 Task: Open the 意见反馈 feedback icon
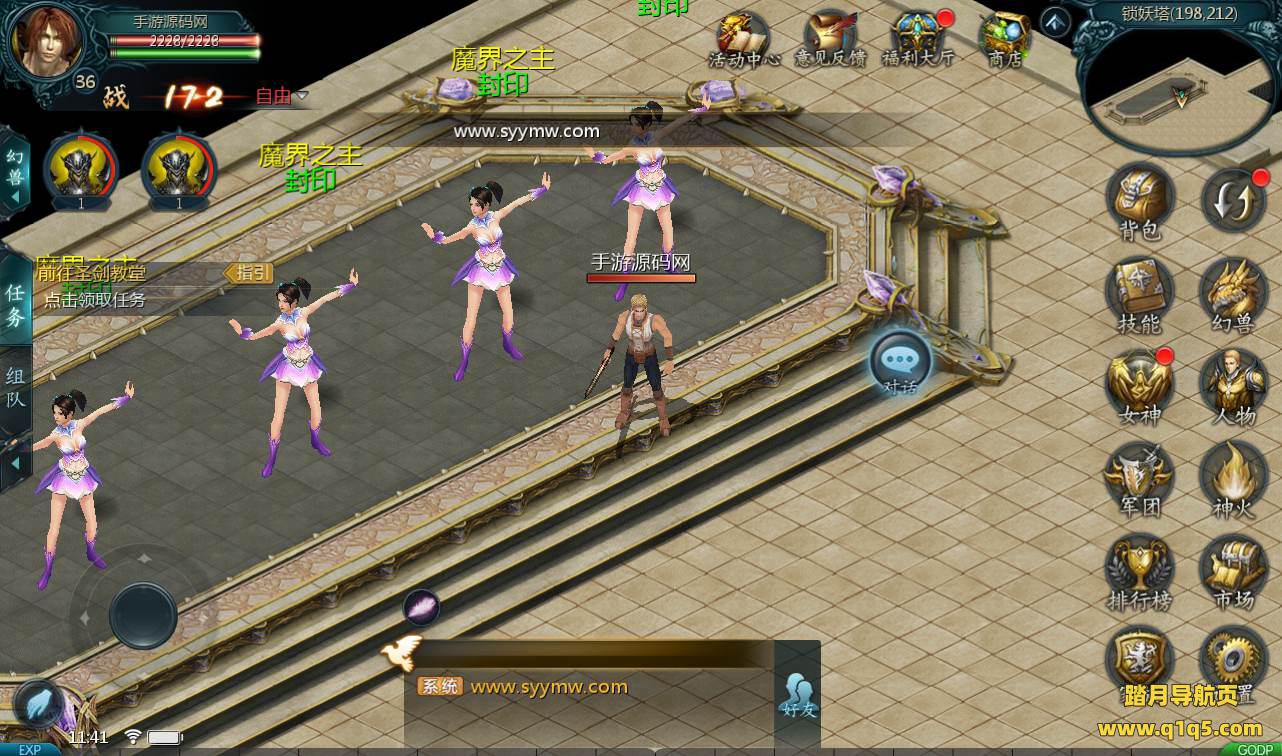pos(830,38)
